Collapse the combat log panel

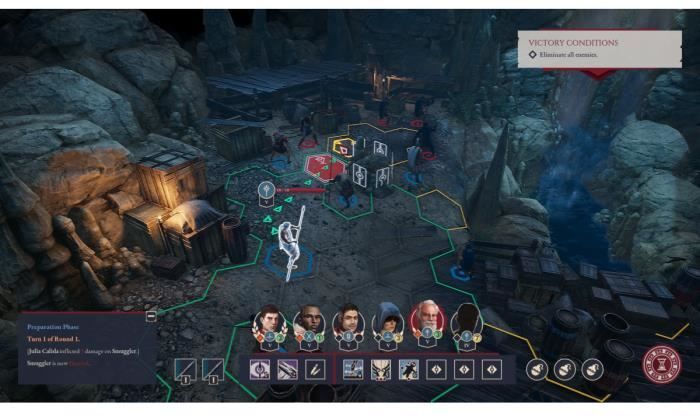click(x=151, y=315)
